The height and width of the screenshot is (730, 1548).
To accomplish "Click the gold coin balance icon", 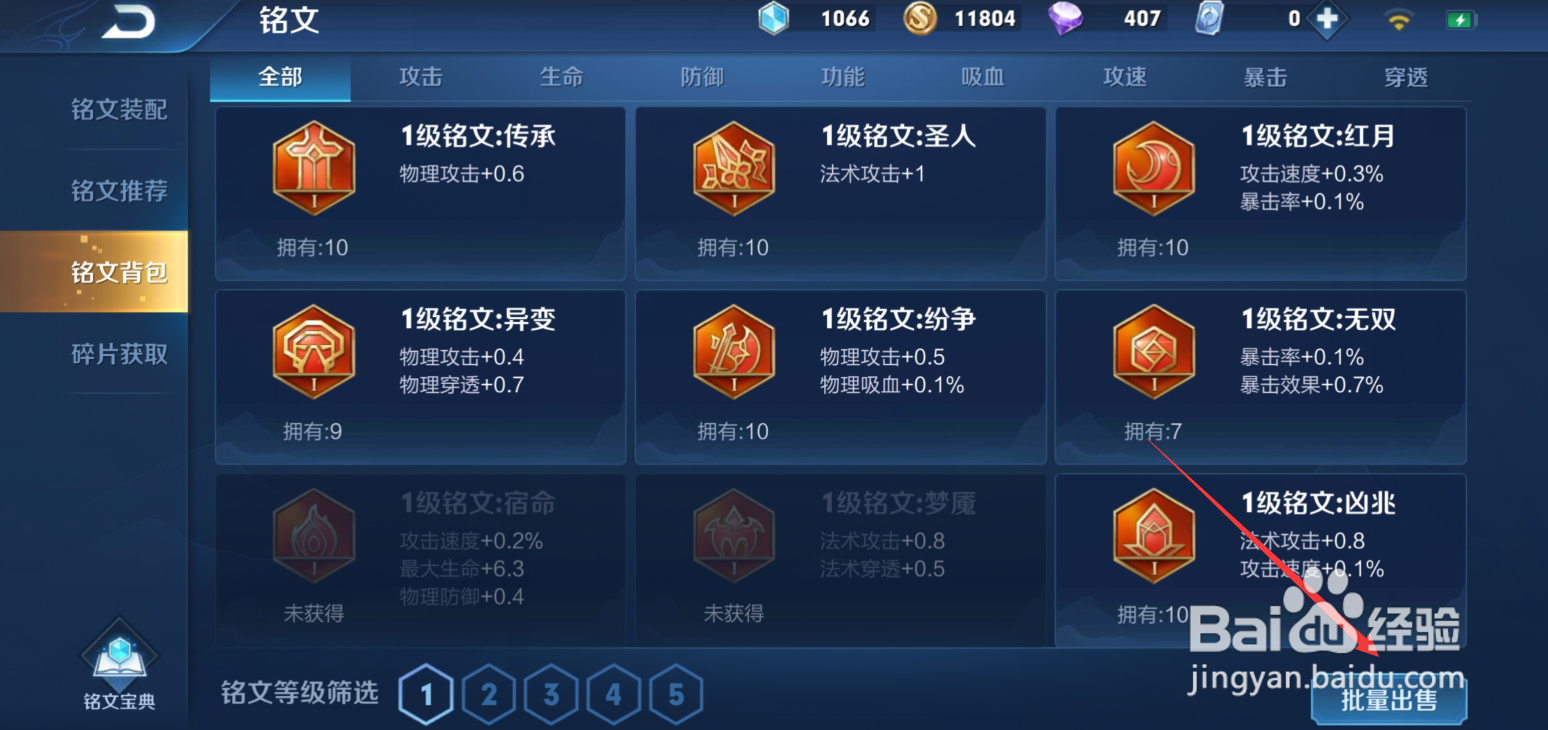I will coord(921,18).
